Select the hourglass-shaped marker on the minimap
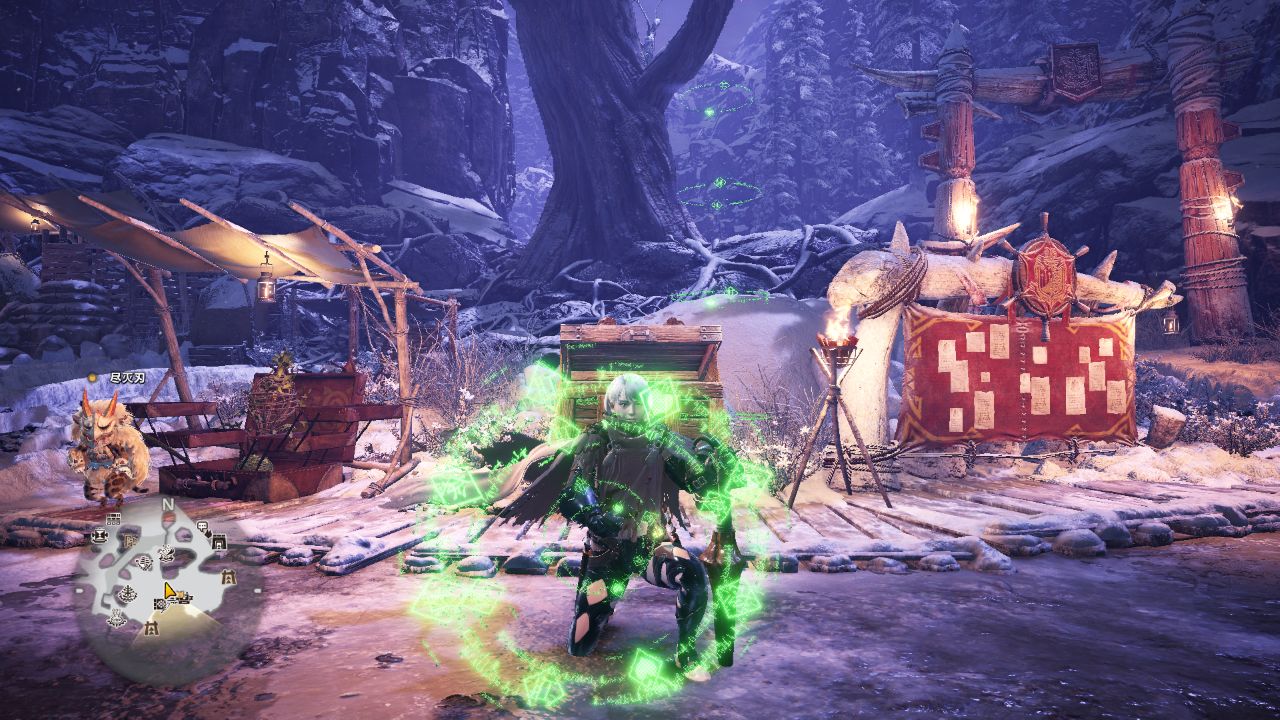The width and height of the screenshot is (1280, 720). pyautogui.click(x=99, y=536)
